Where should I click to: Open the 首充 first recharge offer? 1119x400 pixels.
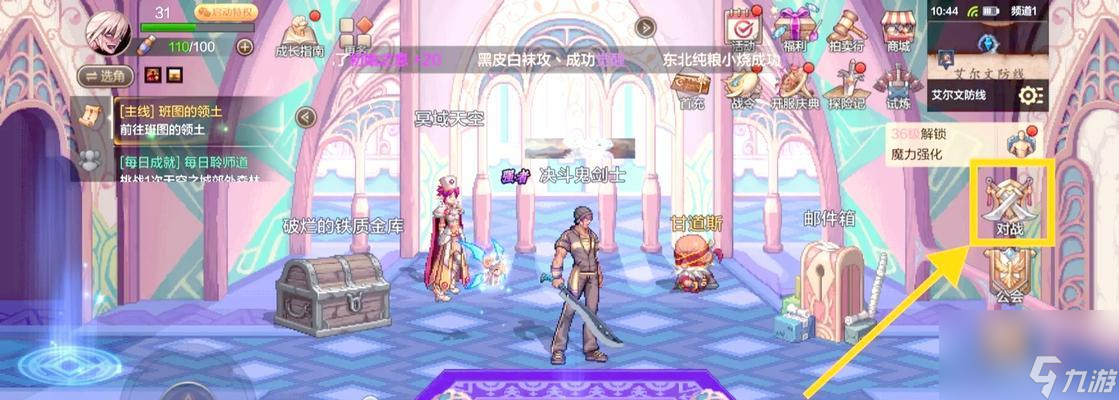(692, 86)
